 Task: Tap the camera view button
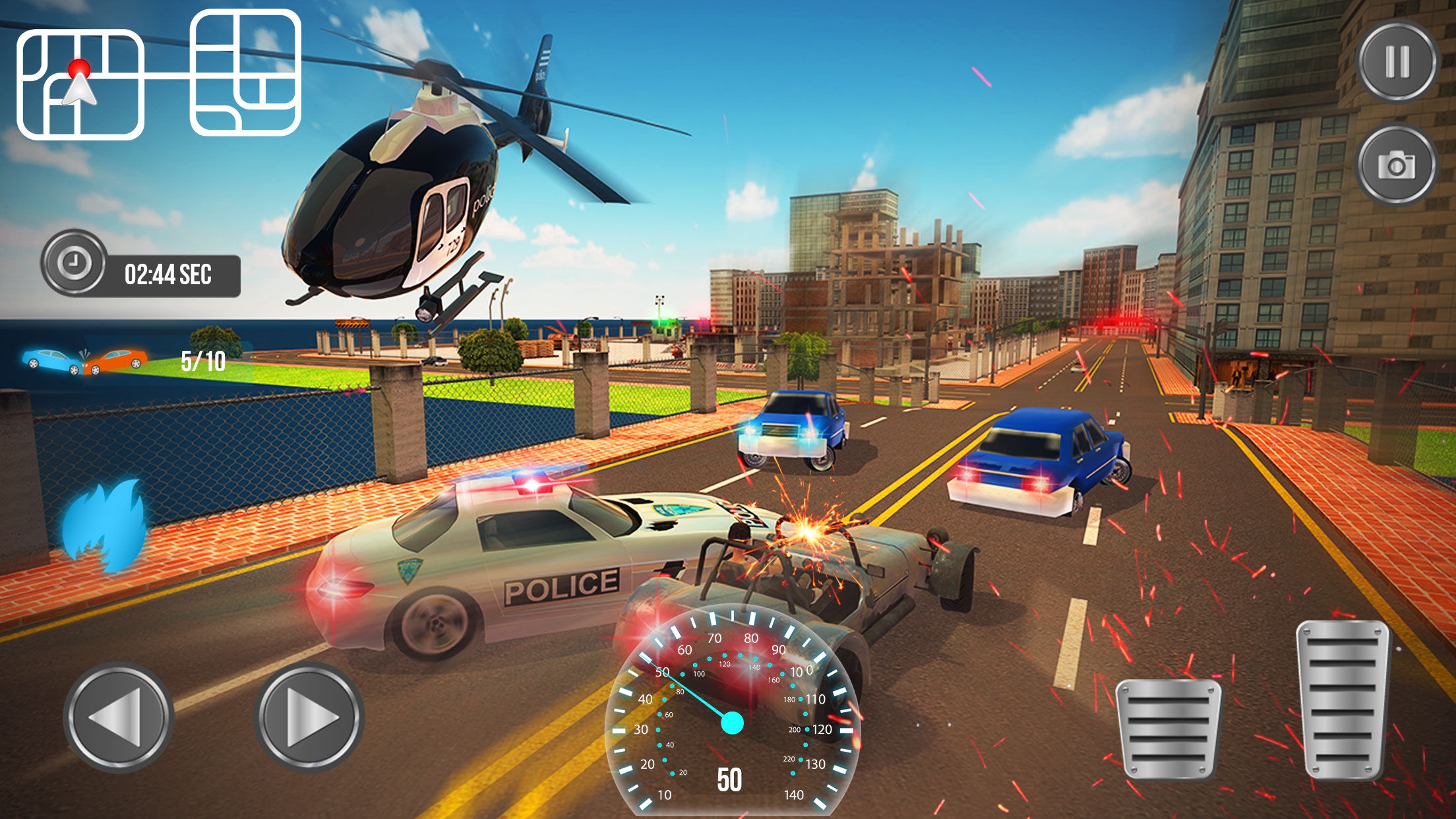pos(1396,165)
